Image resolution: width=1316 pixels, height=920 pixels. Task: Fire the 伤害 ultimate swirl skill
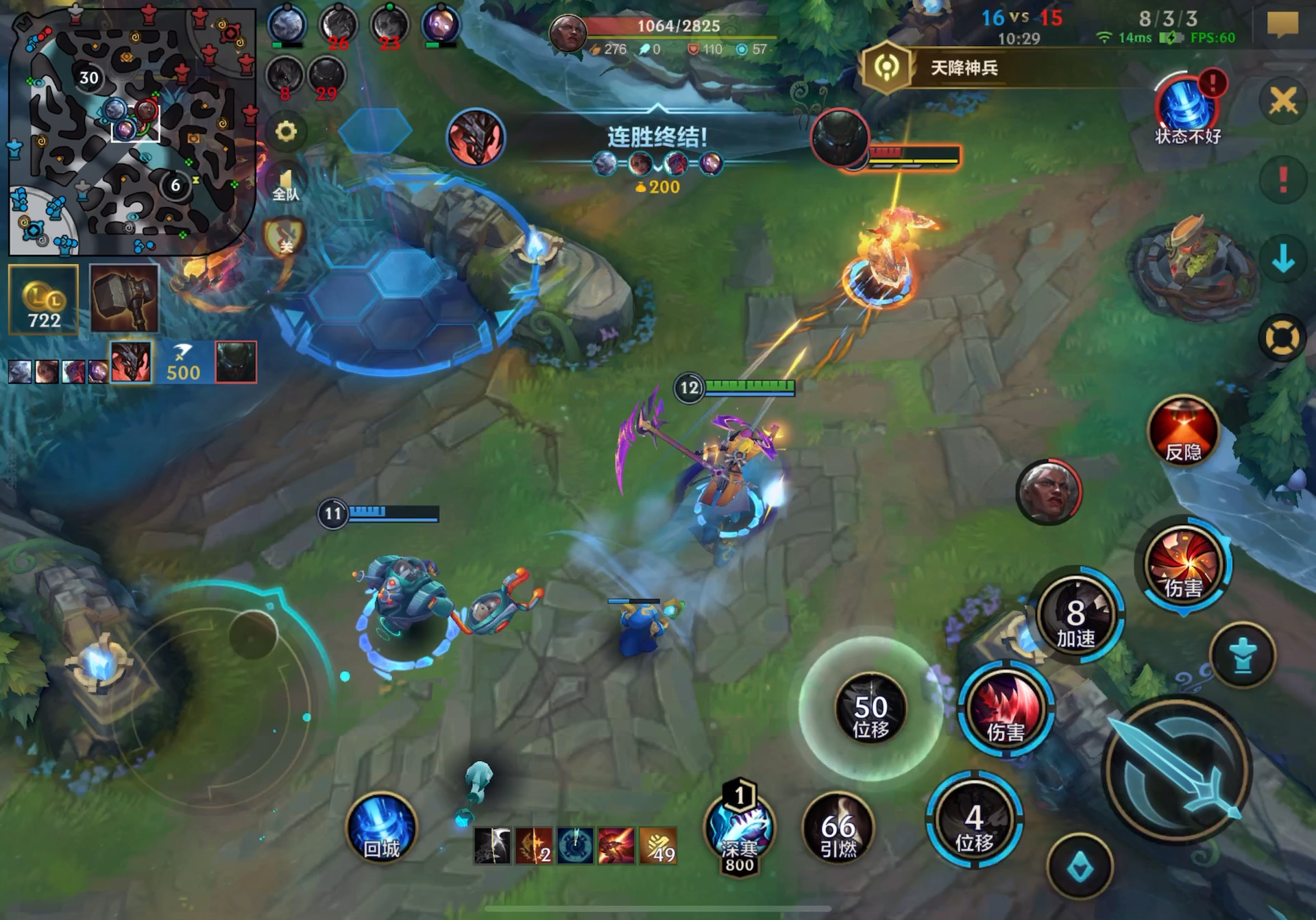point(1184,564)
